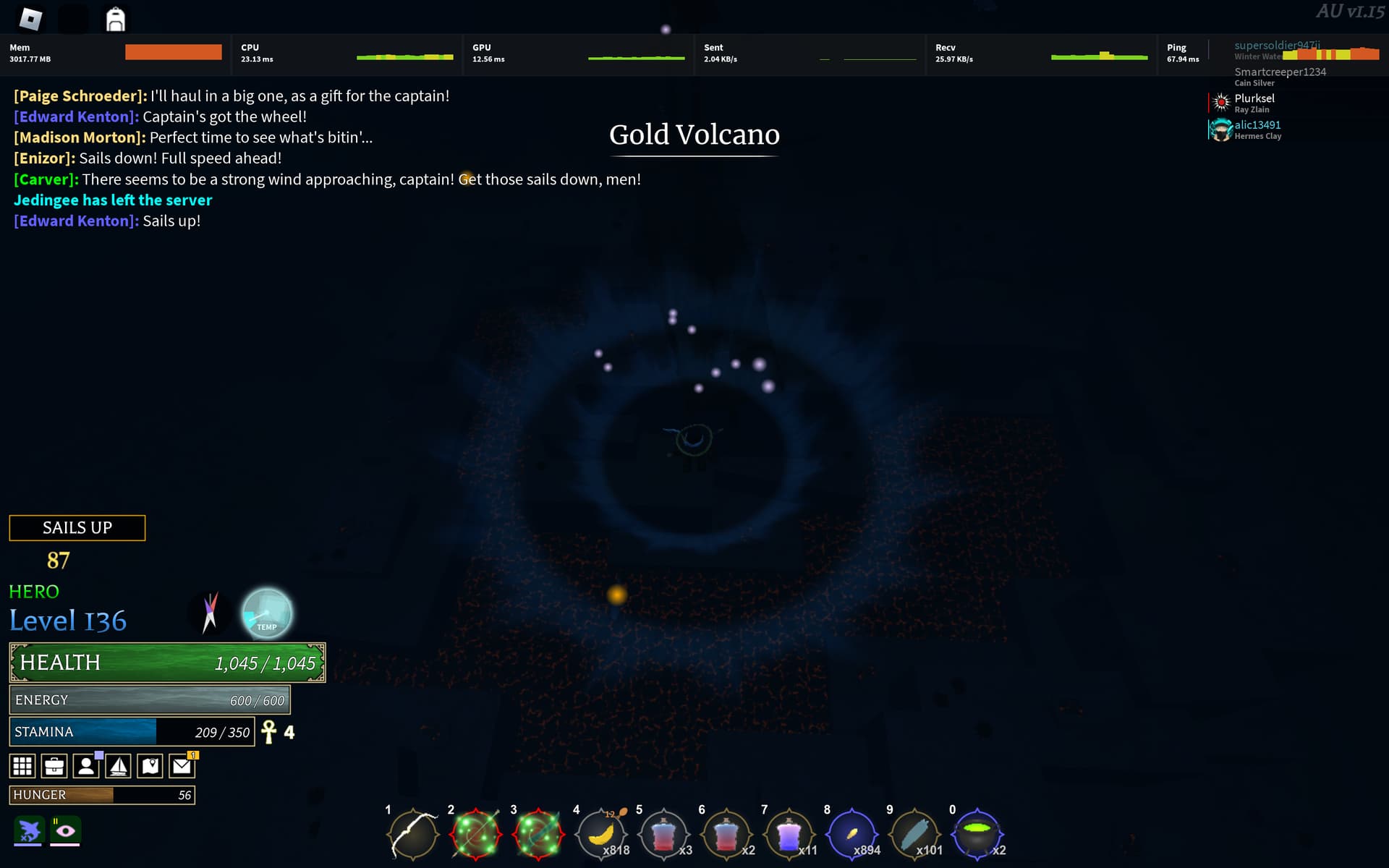Open the backpack tab at top
Viewport: 1389px width, 868px height.
(x=114, y=18)
